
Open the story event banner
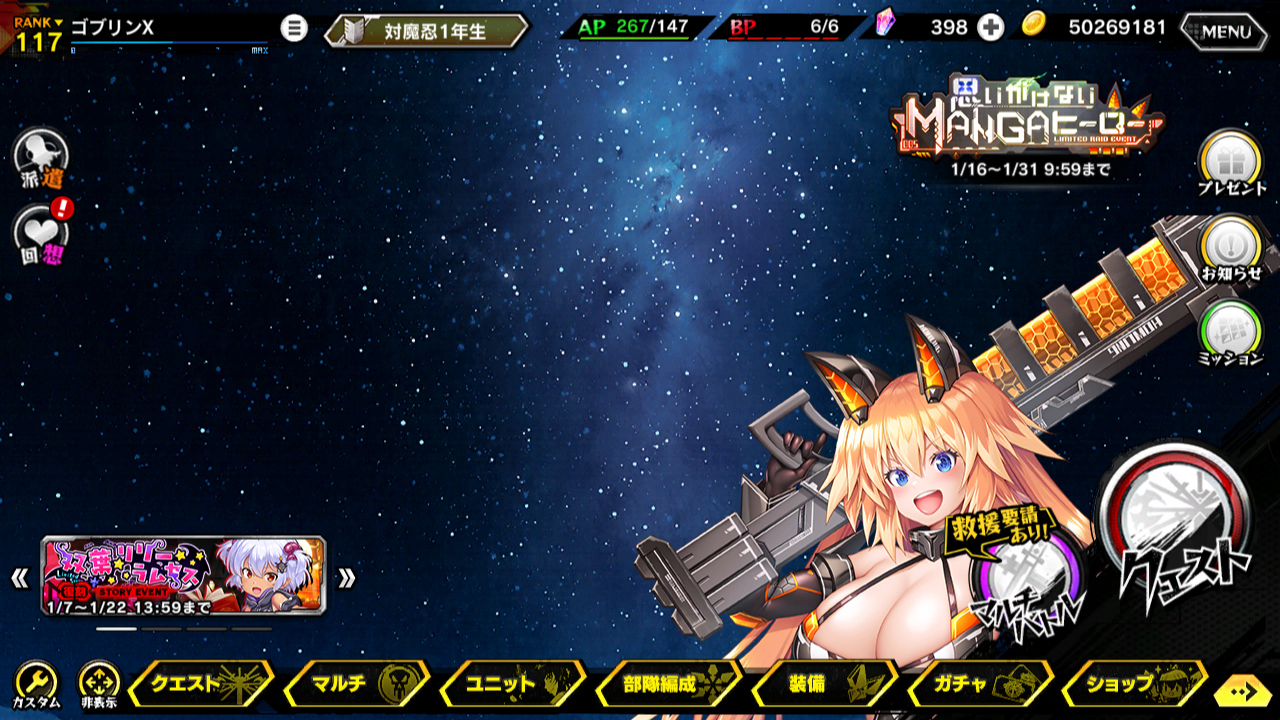(x=183, y=576)
